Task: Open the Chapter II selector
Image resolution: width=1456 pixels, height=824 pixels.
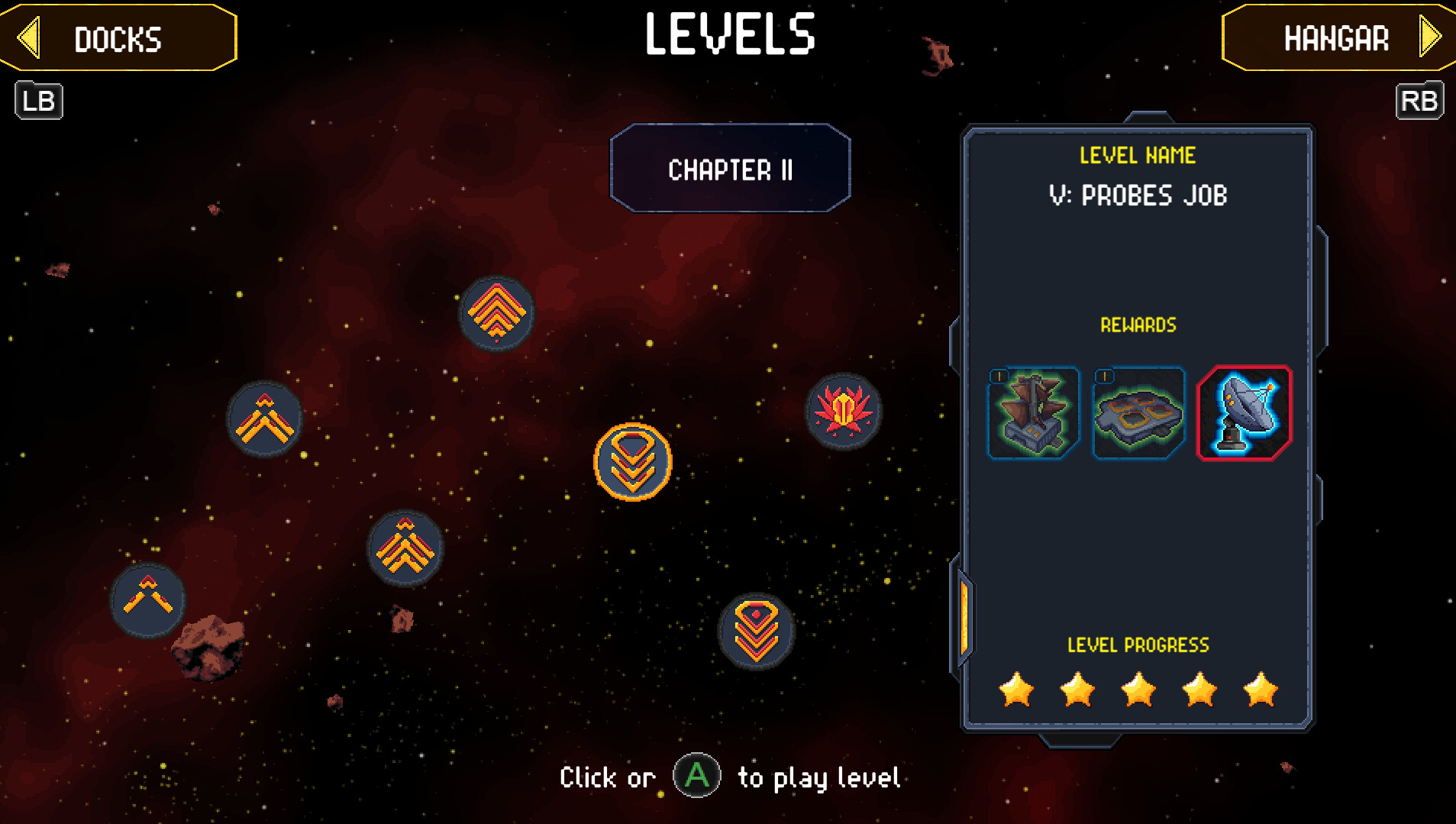Action: tap(729, 170)
